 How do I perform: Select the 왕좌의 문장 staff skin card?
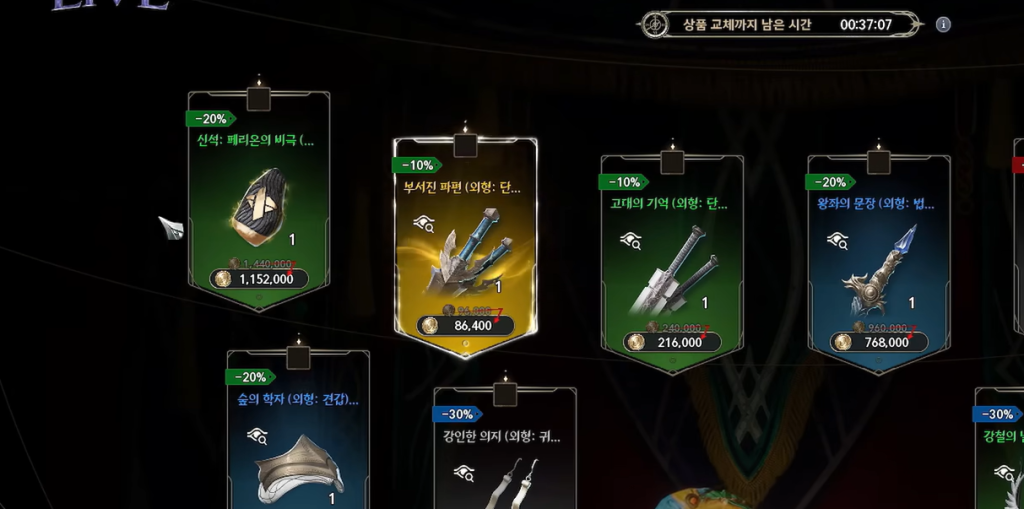878,265
